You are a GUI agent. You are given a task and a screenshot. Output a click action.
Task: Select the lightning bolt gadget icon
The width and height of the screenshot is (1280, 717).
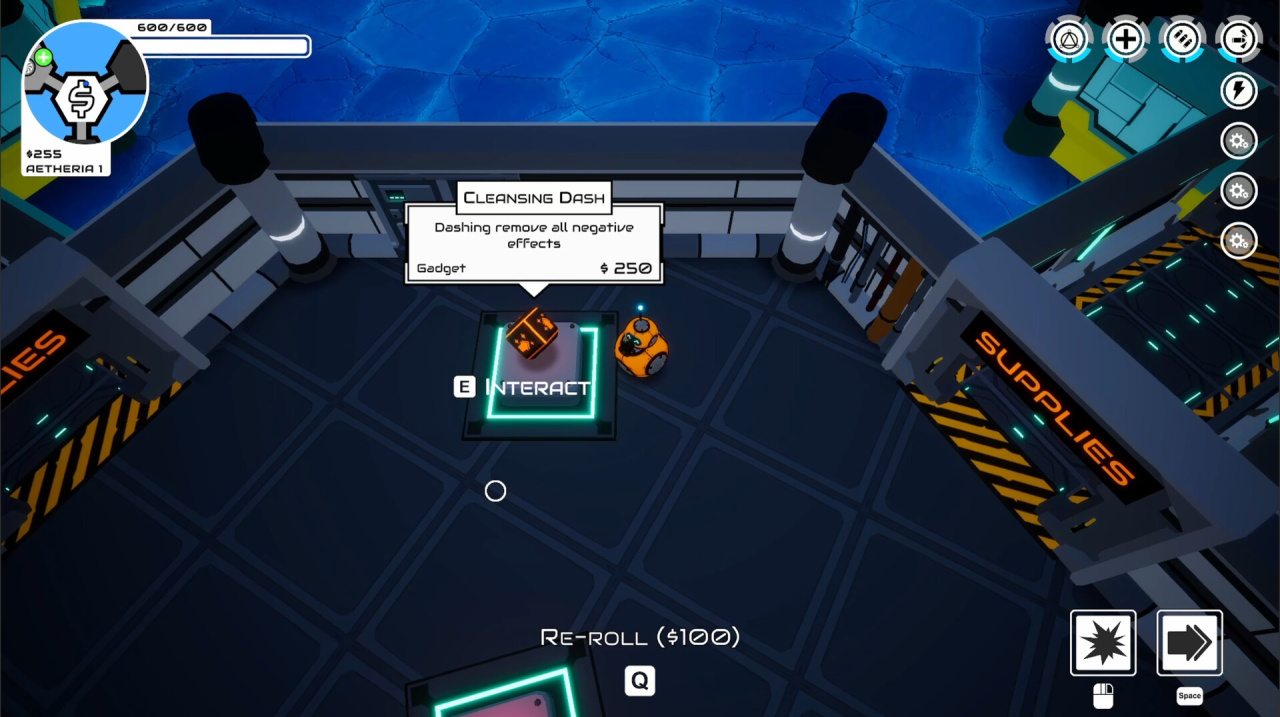(x=1239, y=91)
